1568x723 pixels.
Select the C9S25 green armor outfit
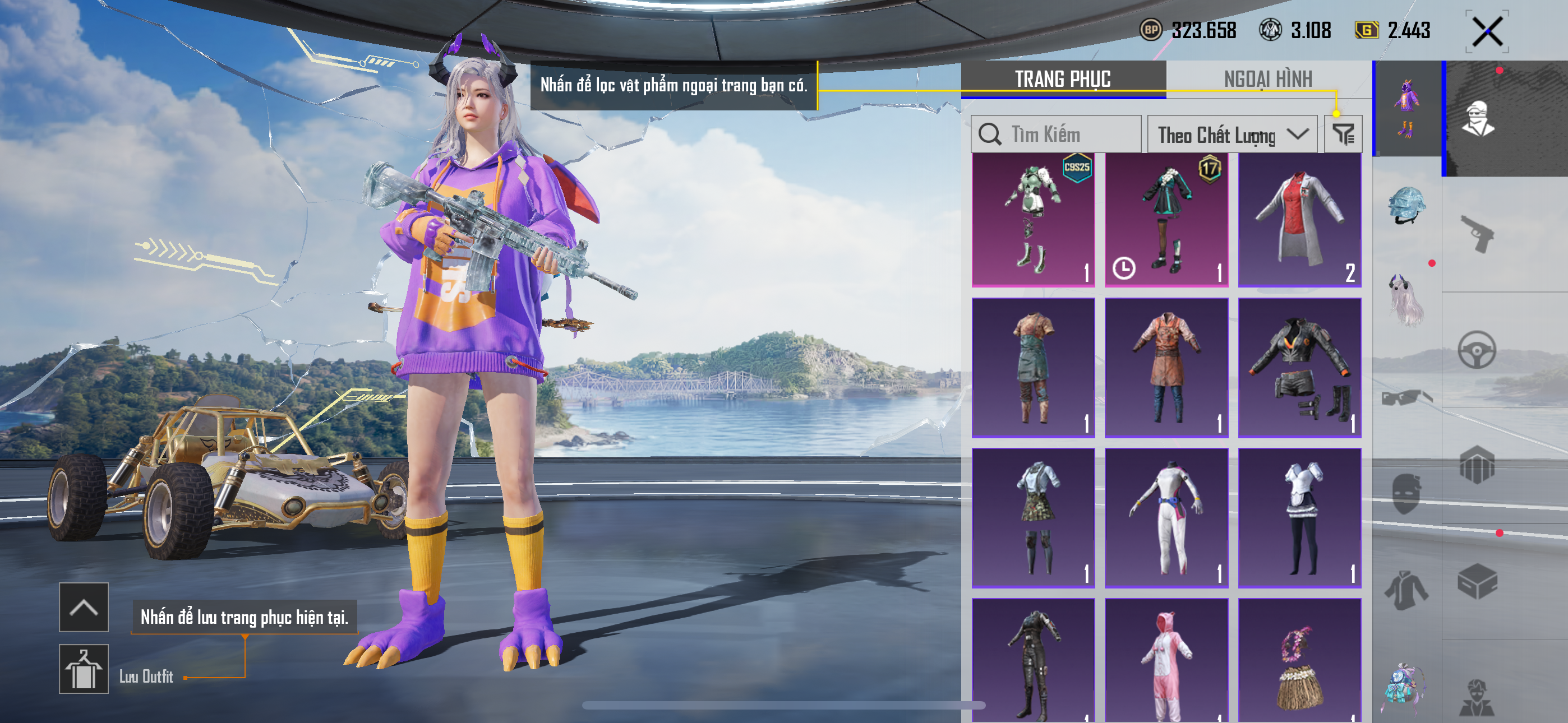pyautogui.click(x=1033, y=219)
